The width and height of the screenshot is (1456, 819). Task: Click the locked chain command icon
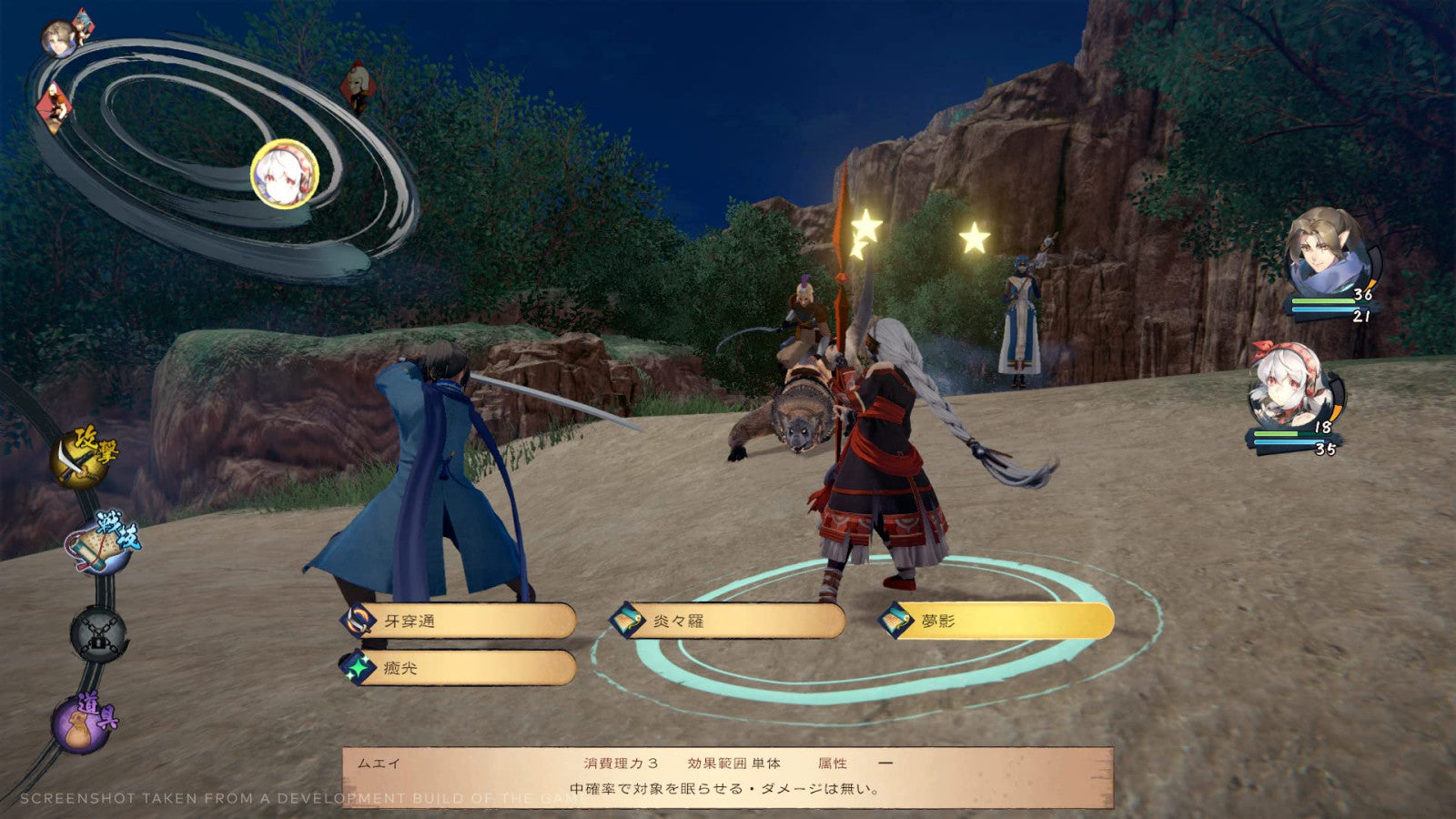(x=97, y=632)
